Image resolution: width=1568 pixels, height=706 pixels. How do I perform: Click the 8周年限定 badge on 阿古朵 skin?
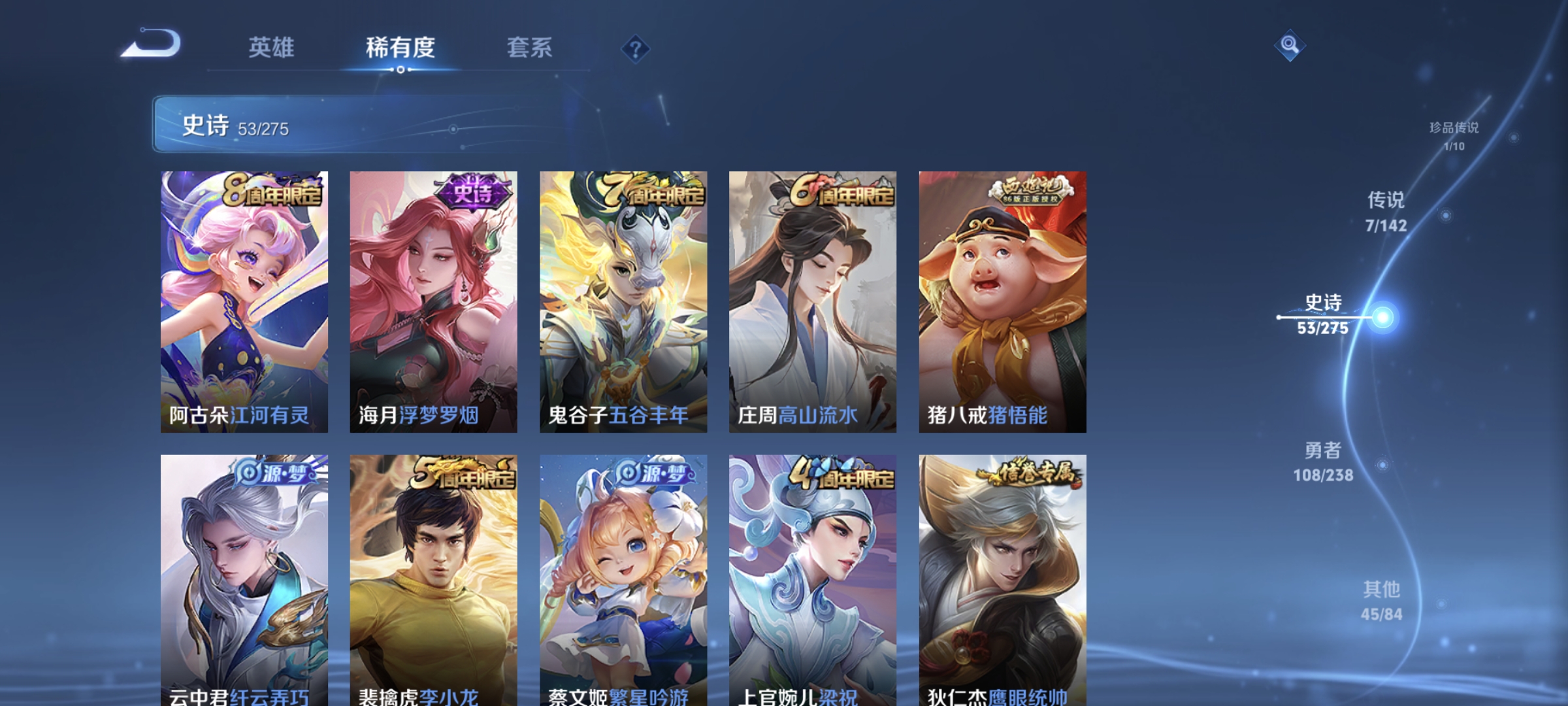click(x=274, y=190)
